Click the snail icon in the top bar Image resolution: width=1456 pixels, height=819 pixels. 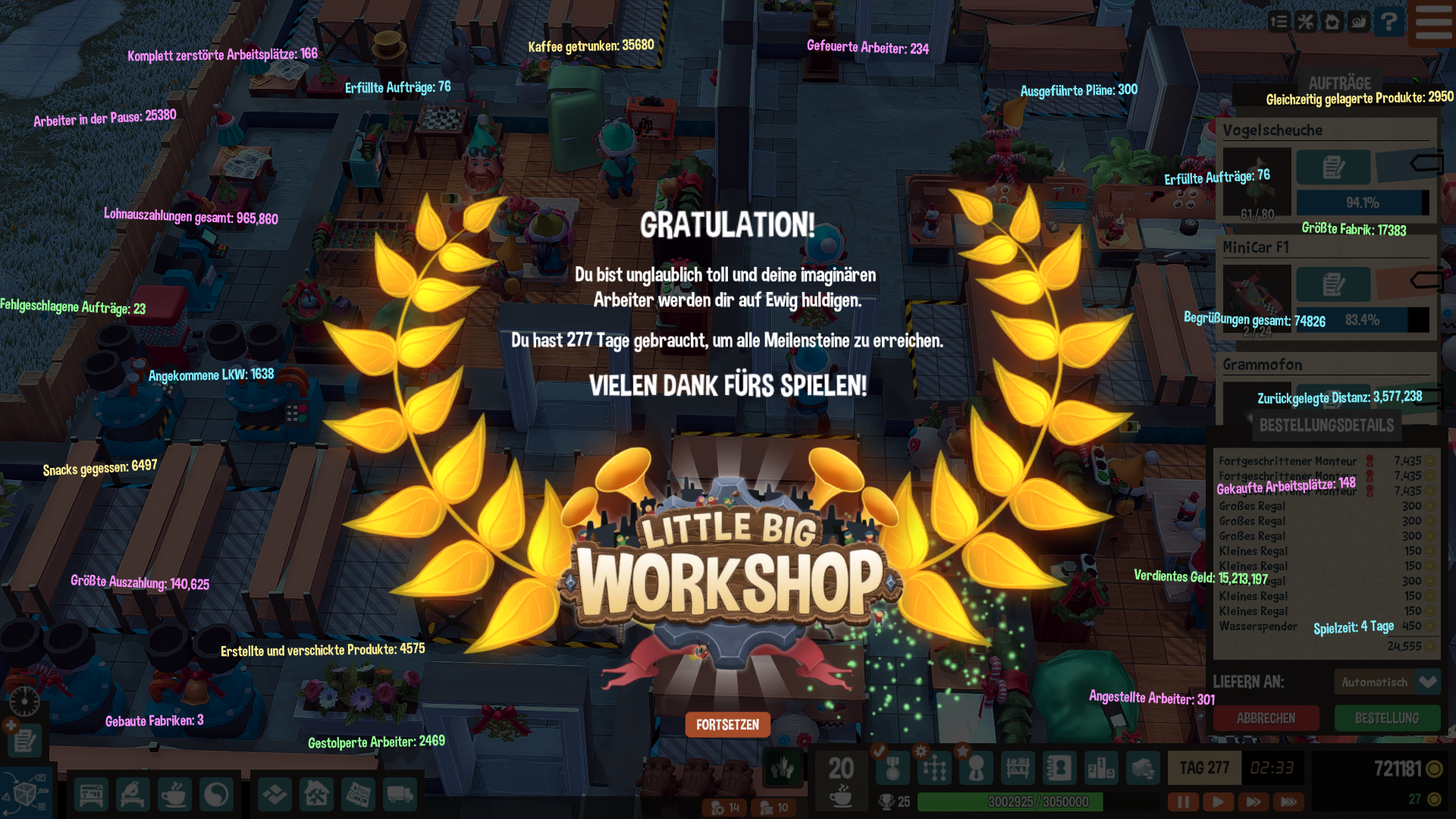[1359, 22]
